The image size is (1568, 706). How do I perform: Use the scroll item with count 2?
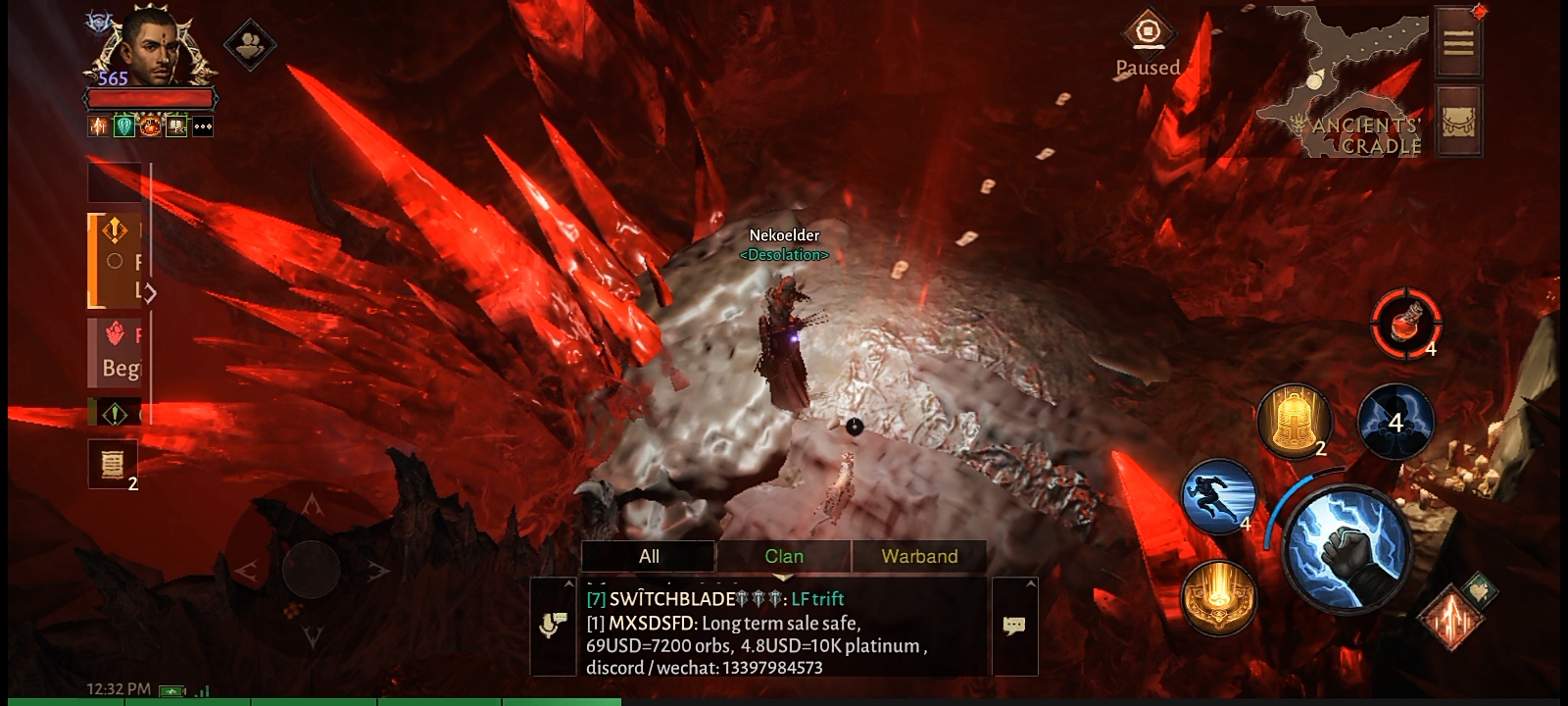pos(113,464)
